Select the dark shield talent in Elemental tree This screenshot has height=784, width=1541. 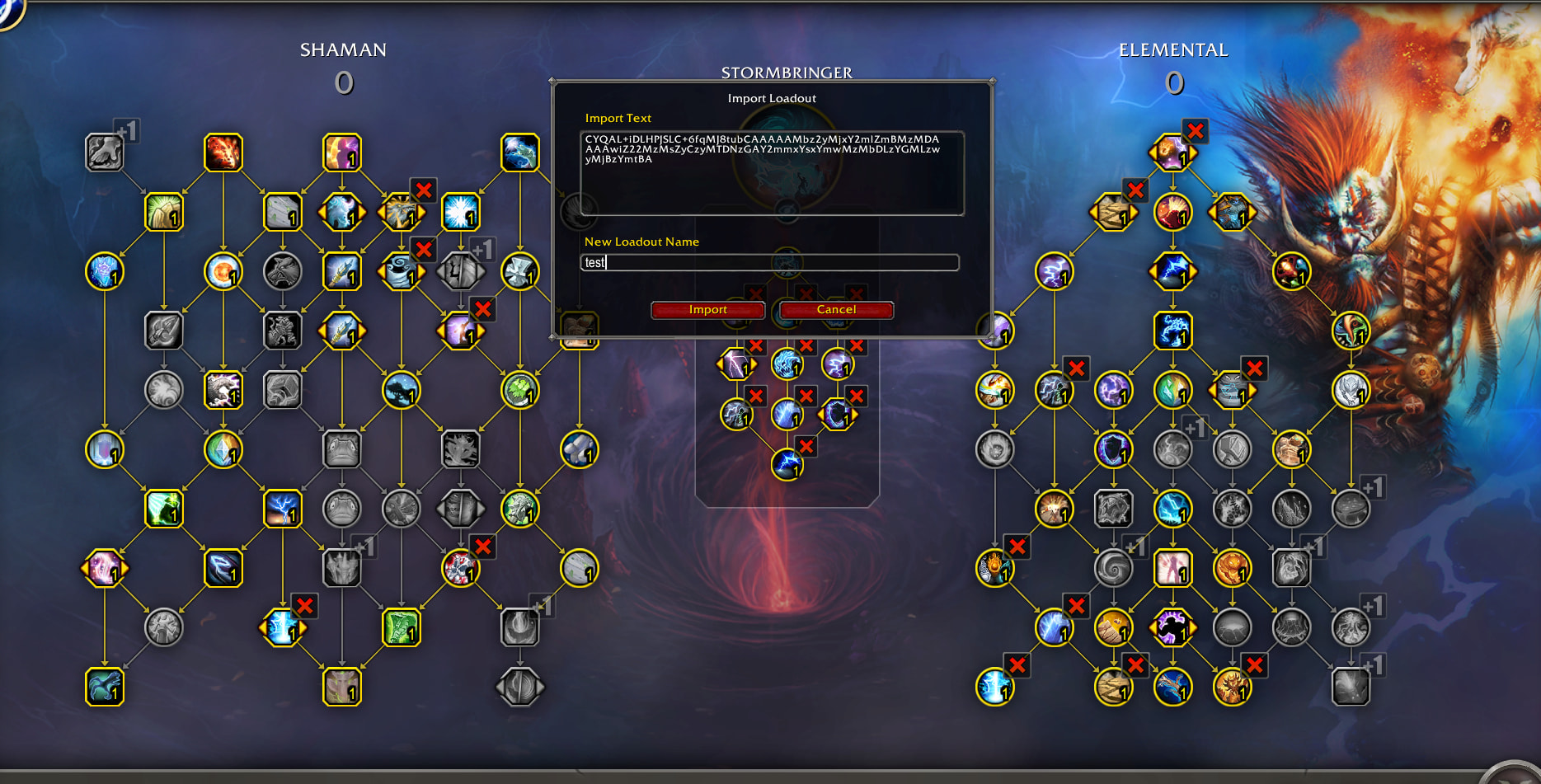[x=1114, y=449]
